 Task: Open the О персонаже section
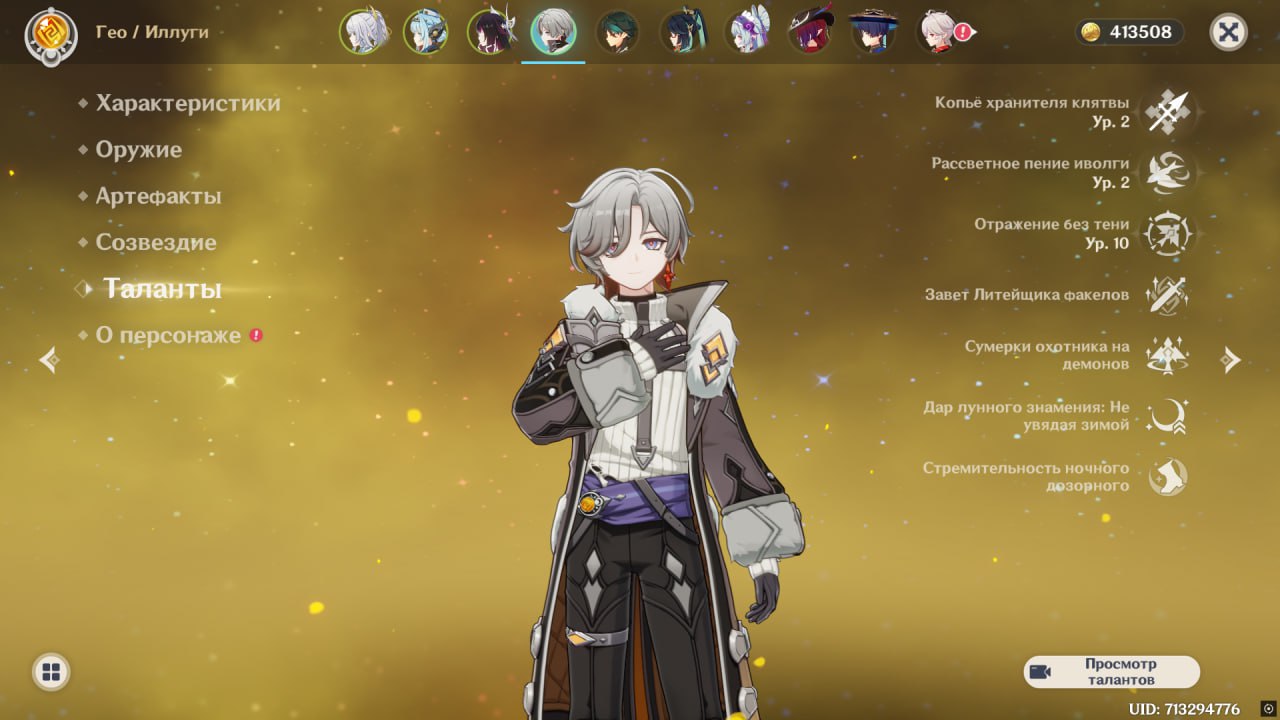click(x=168, y=335)
